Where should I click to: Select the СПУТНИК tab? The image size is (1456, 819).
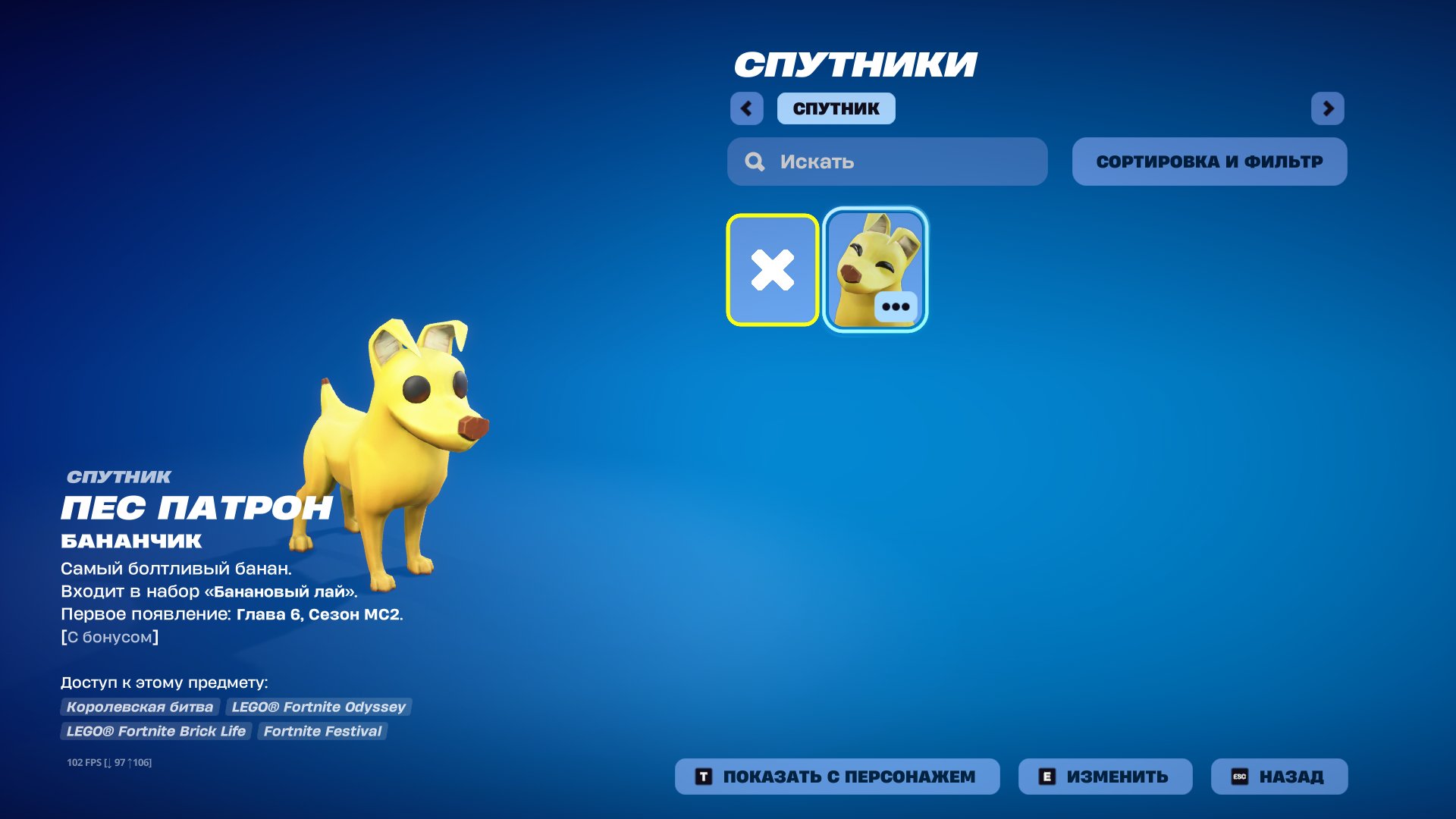click(x=835, y=108)
